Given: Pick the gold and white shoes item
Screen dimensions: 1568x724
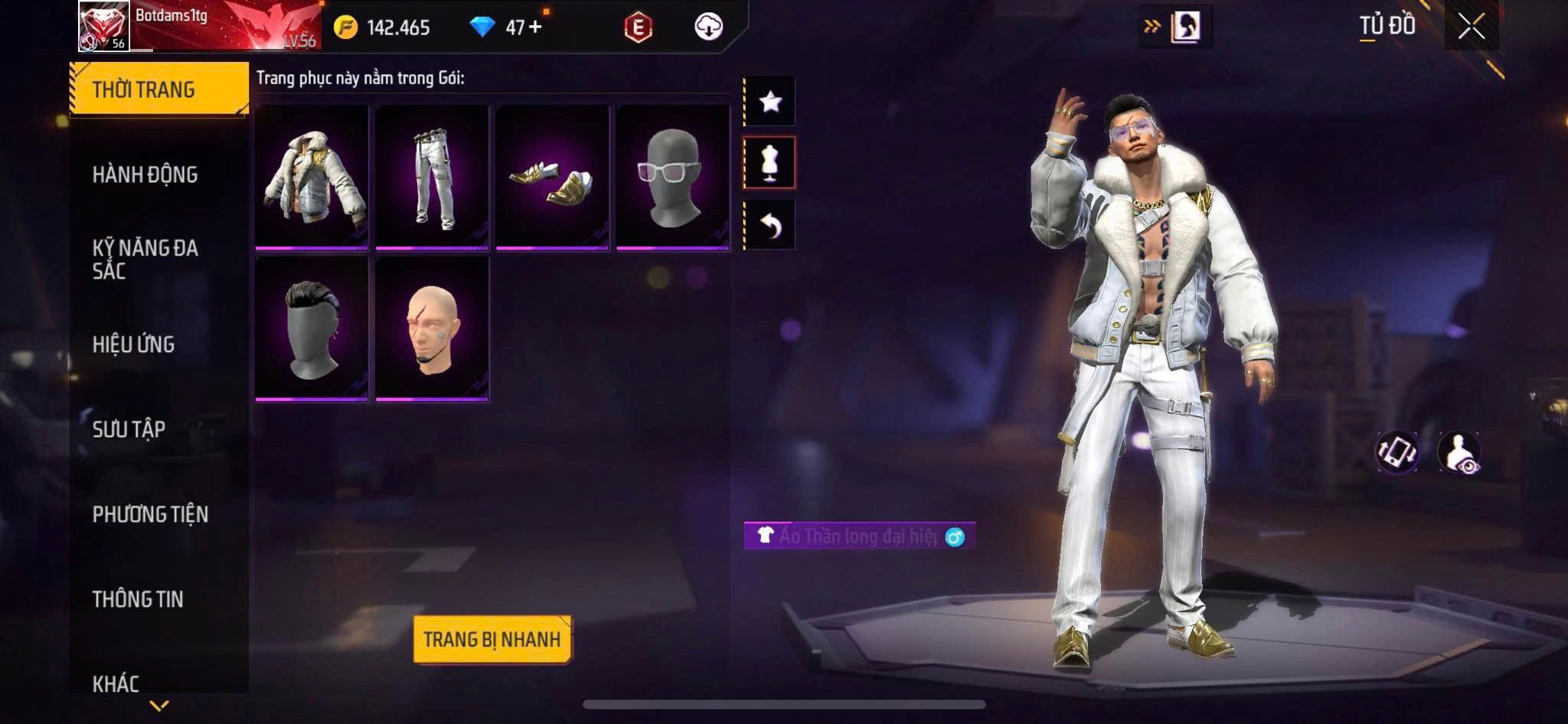Looking at the screenshot, I should [552, 177].
